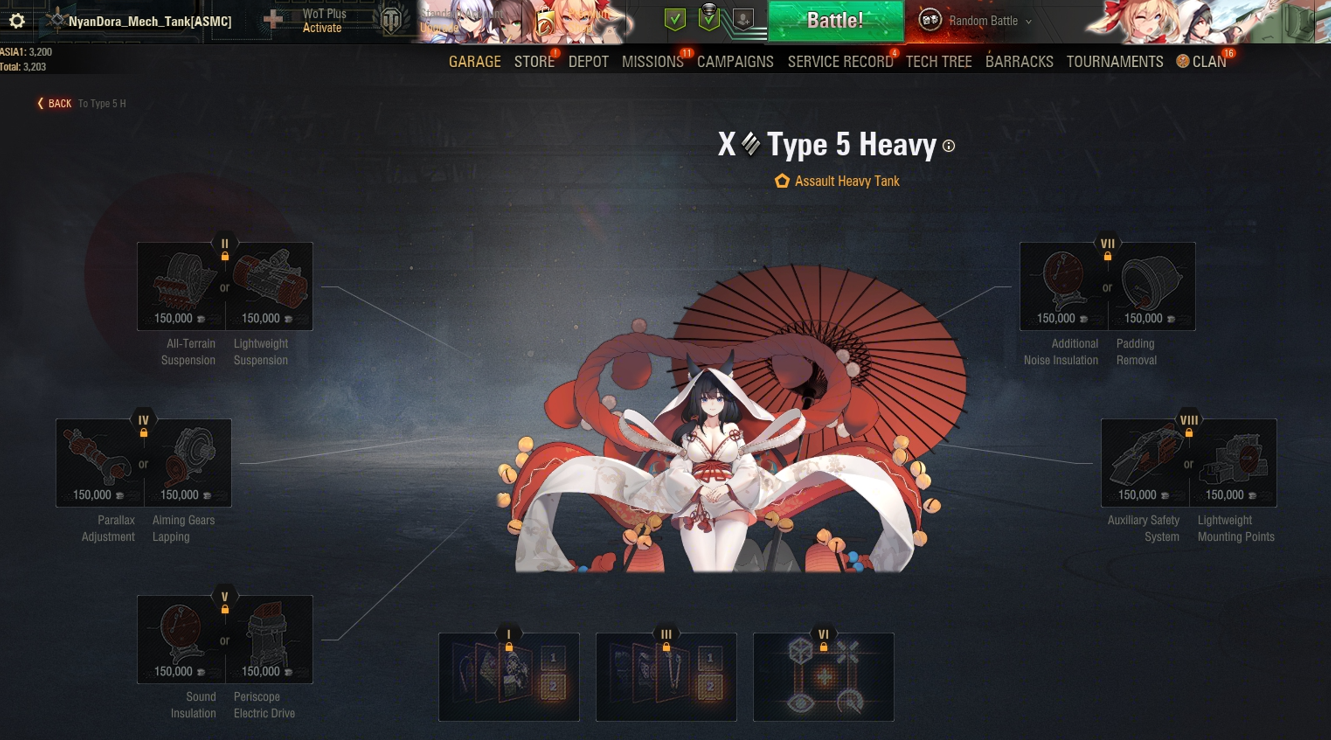Switch to the DEPOT tab
Viewport: 1331px width, 740px height.
point(588,62)
